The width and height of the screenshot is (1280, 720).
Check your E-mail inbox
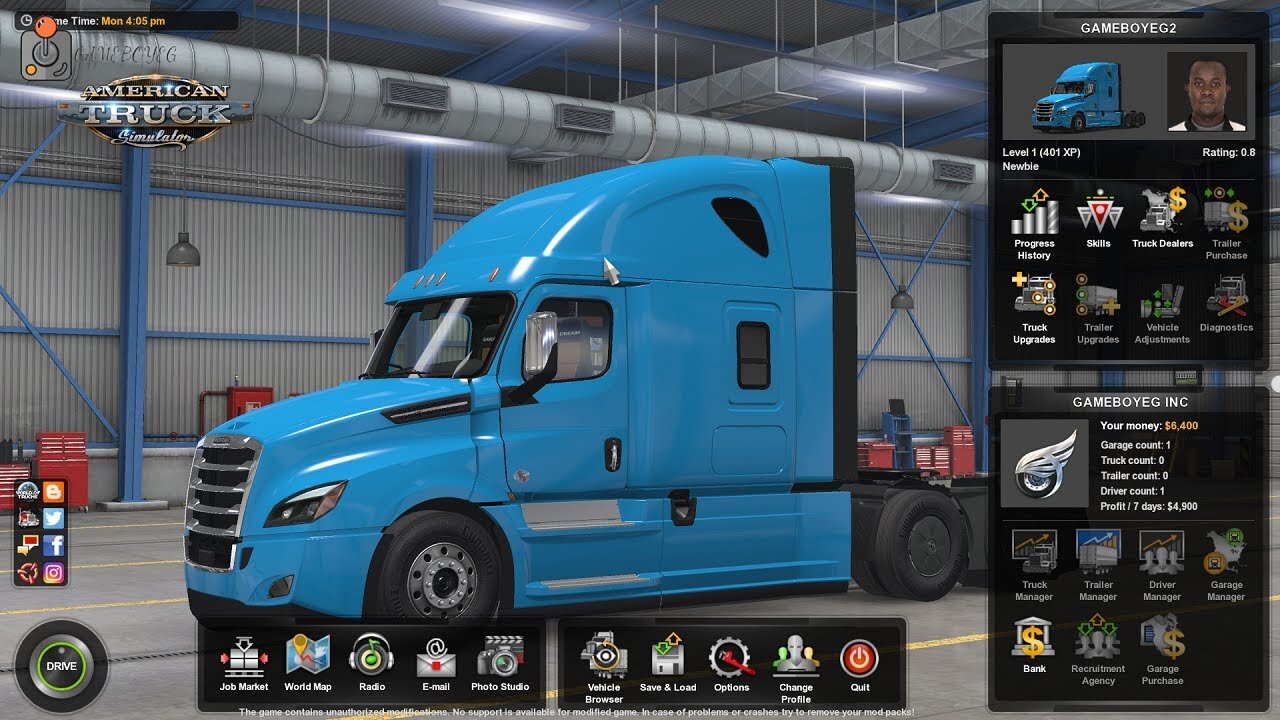pyautogui.click(x=436, y=660)
